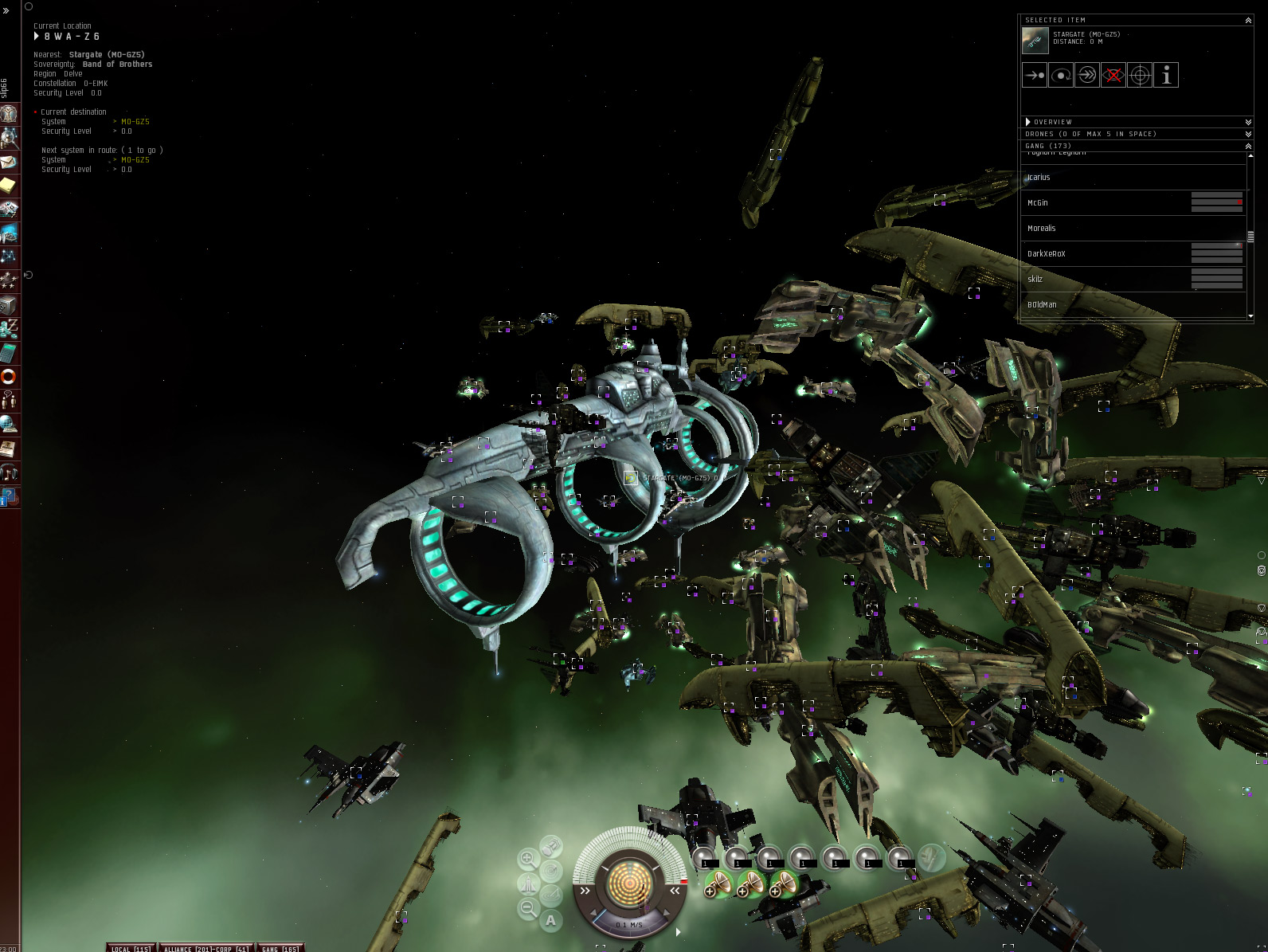Jump through the stargate with the jump button
1268x952 pixels.
pyautogui.click(x=1087, y=75)
